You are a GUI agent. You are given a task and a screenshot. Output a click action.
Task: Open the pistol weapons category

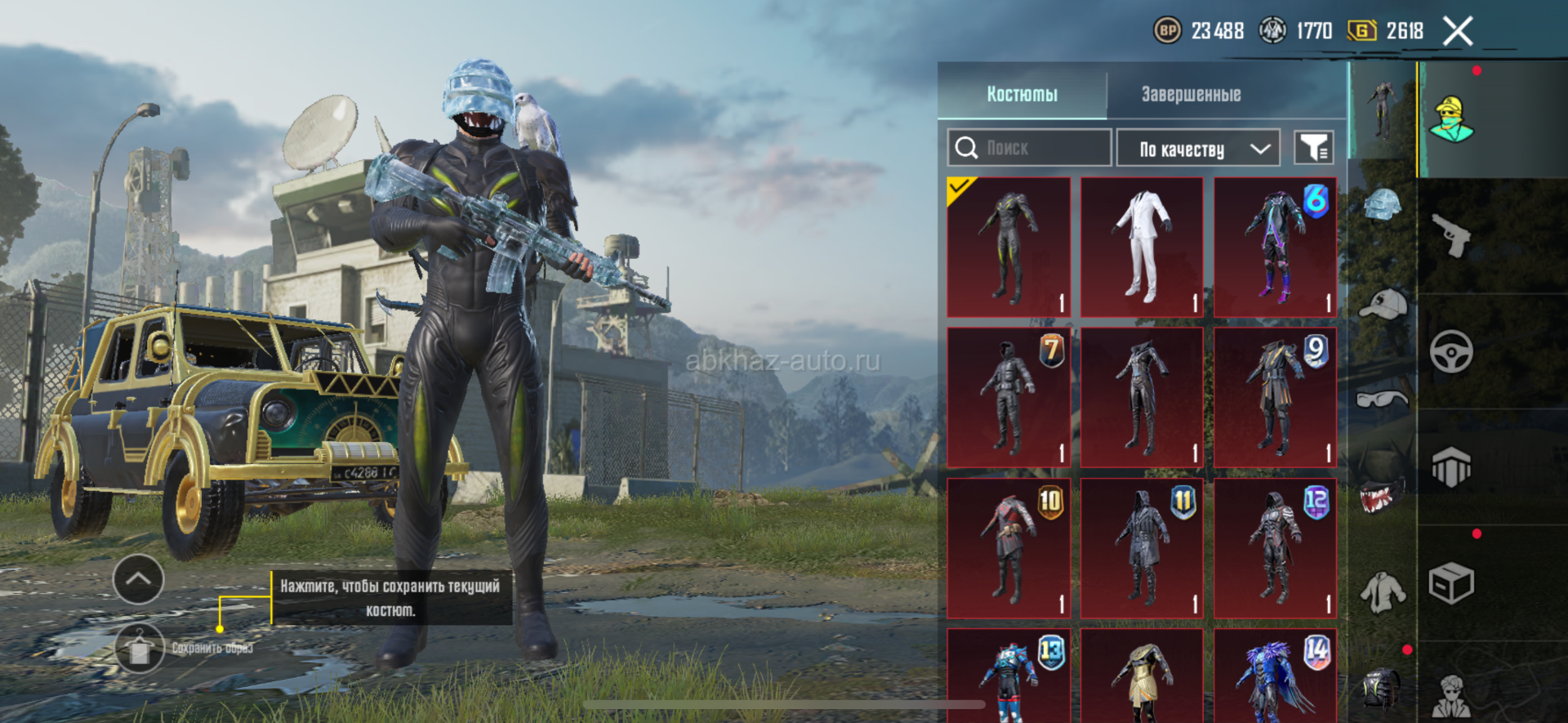coord(1451,235)
